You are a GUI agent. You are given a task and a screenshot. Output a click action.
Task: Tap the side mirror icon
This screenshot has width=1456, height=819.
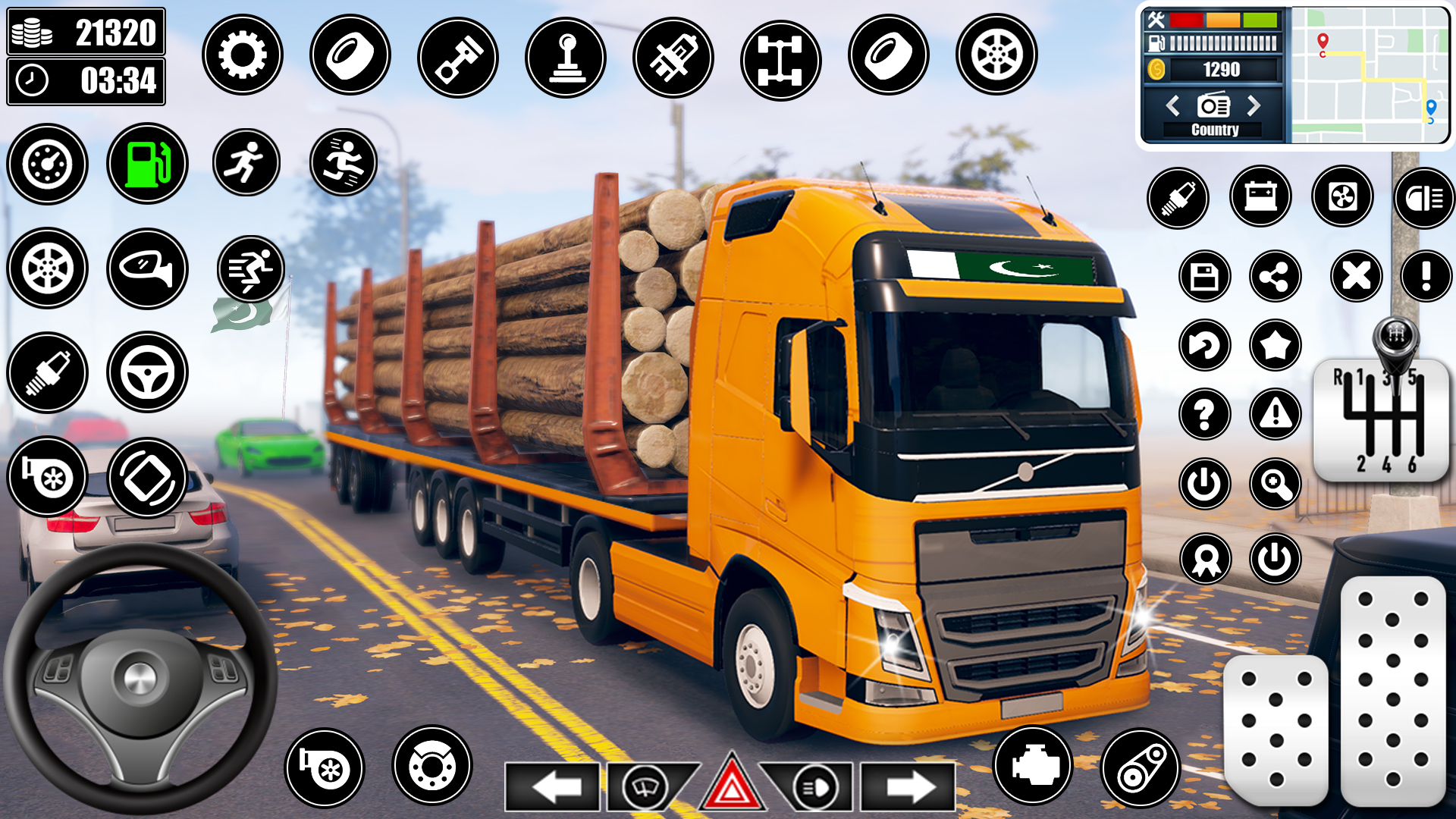tap(149, 268)
